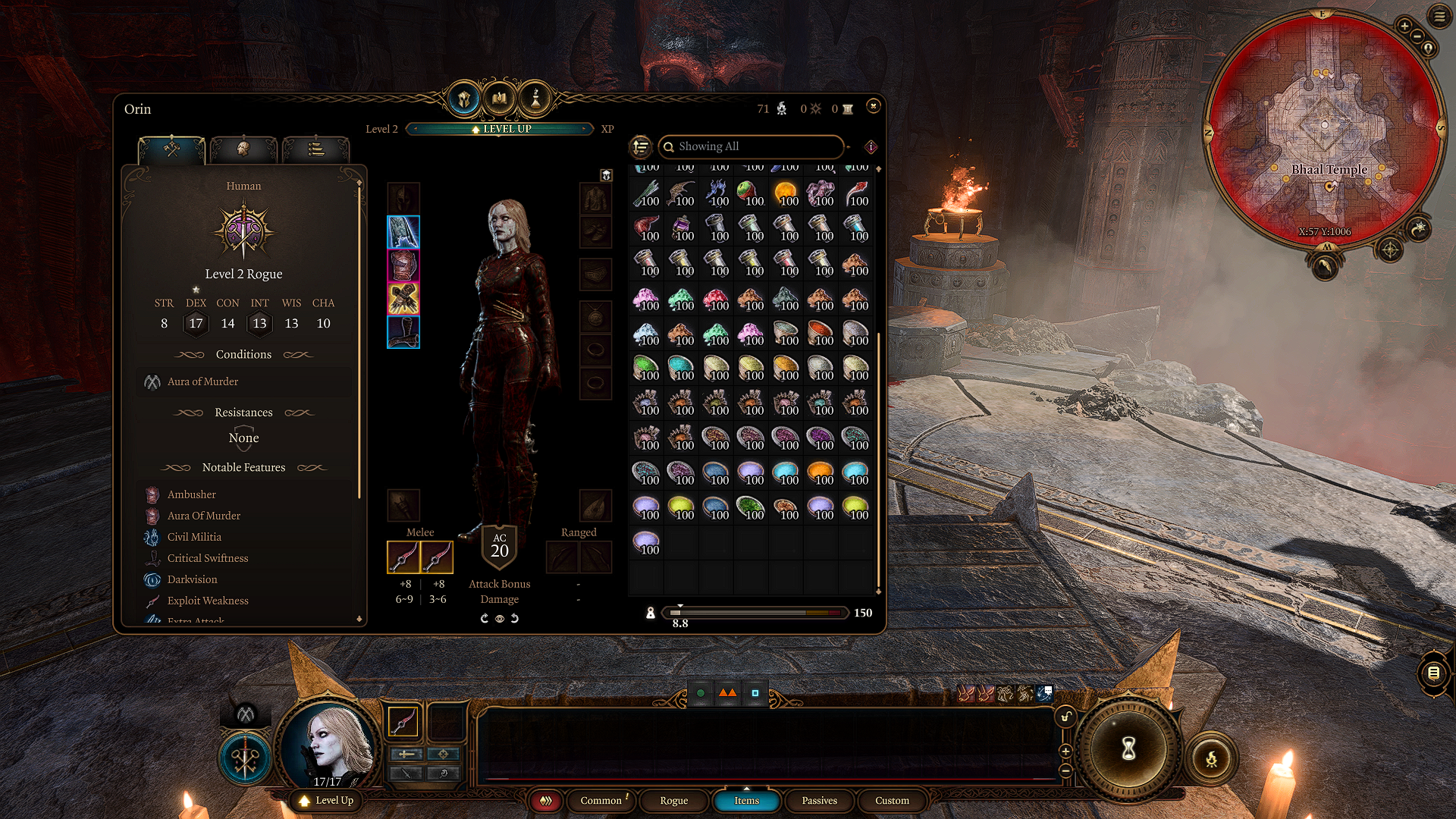Switch to the Rogue hotbar tab
1456x819 pixels.
(x=673, y=801)
